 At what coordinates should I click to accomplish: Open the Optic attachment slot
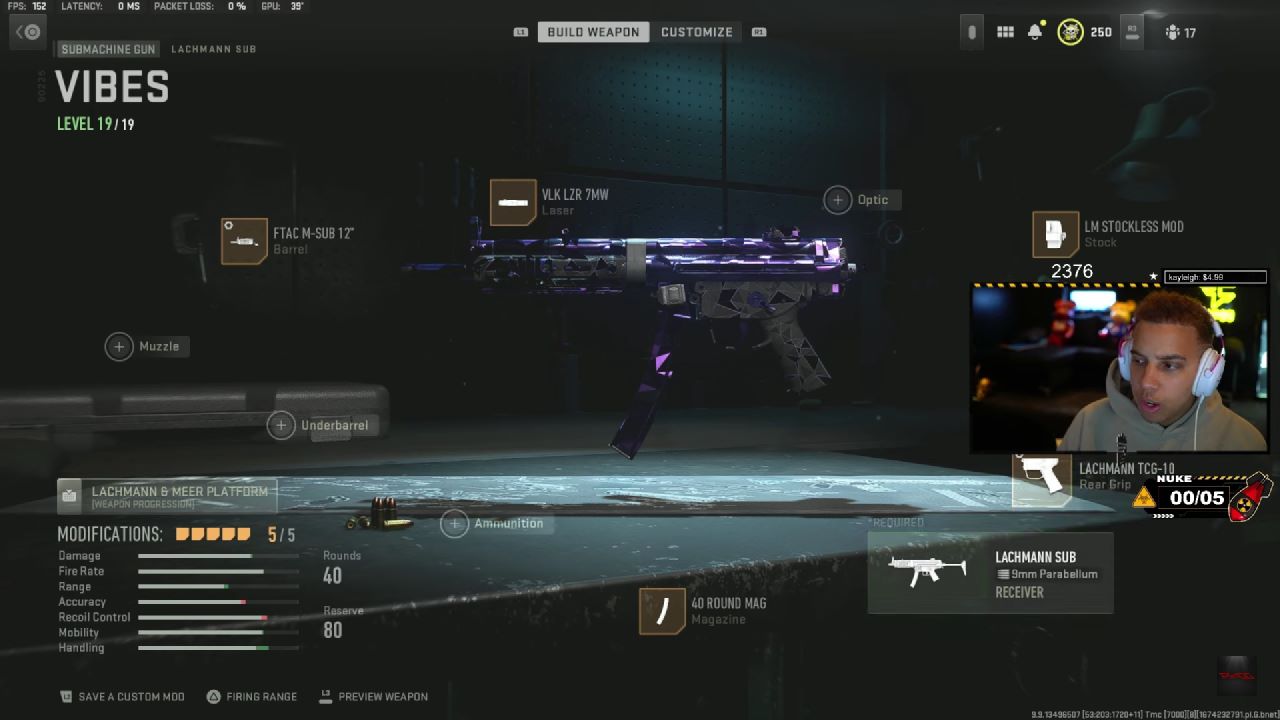coord(838,199)
